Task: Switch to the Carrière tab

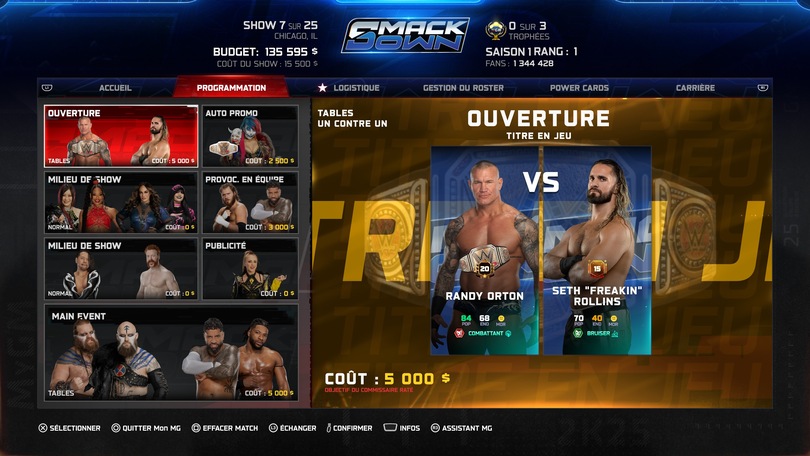Action: point(695,88)
